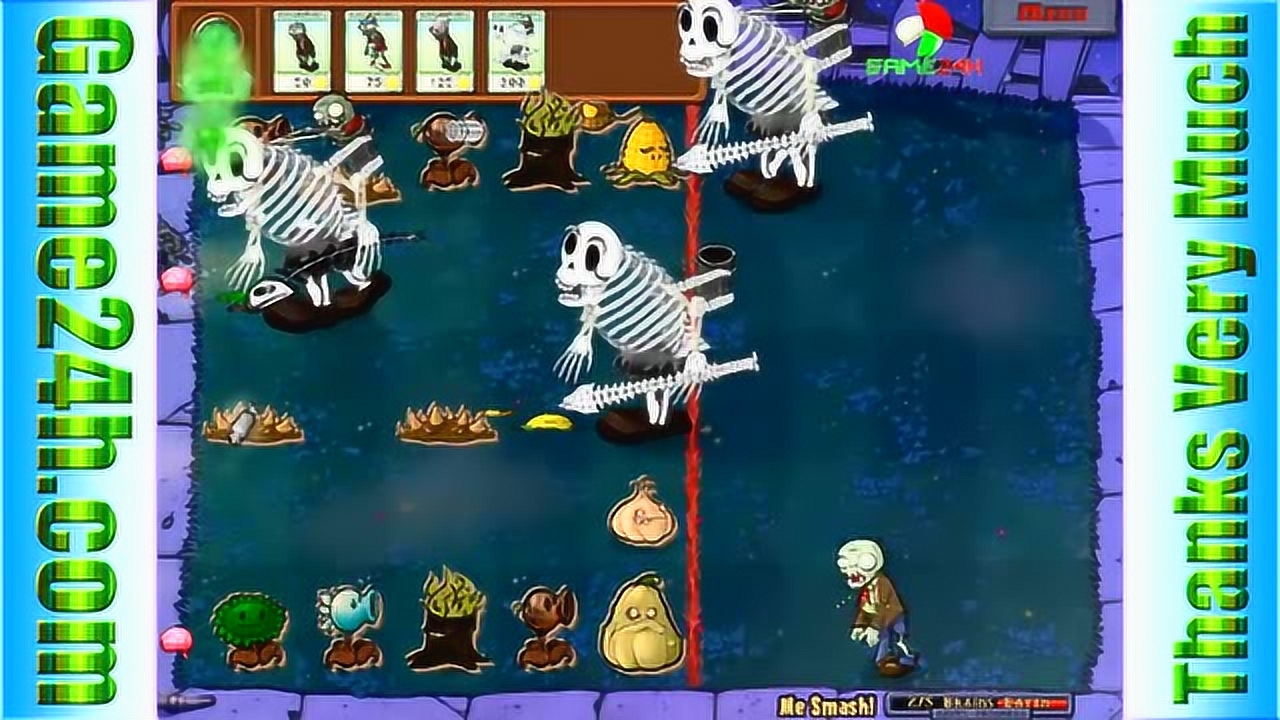Open the Menu button
The width and height of the screenshot is (1280, 720).
click(1049, 14)
